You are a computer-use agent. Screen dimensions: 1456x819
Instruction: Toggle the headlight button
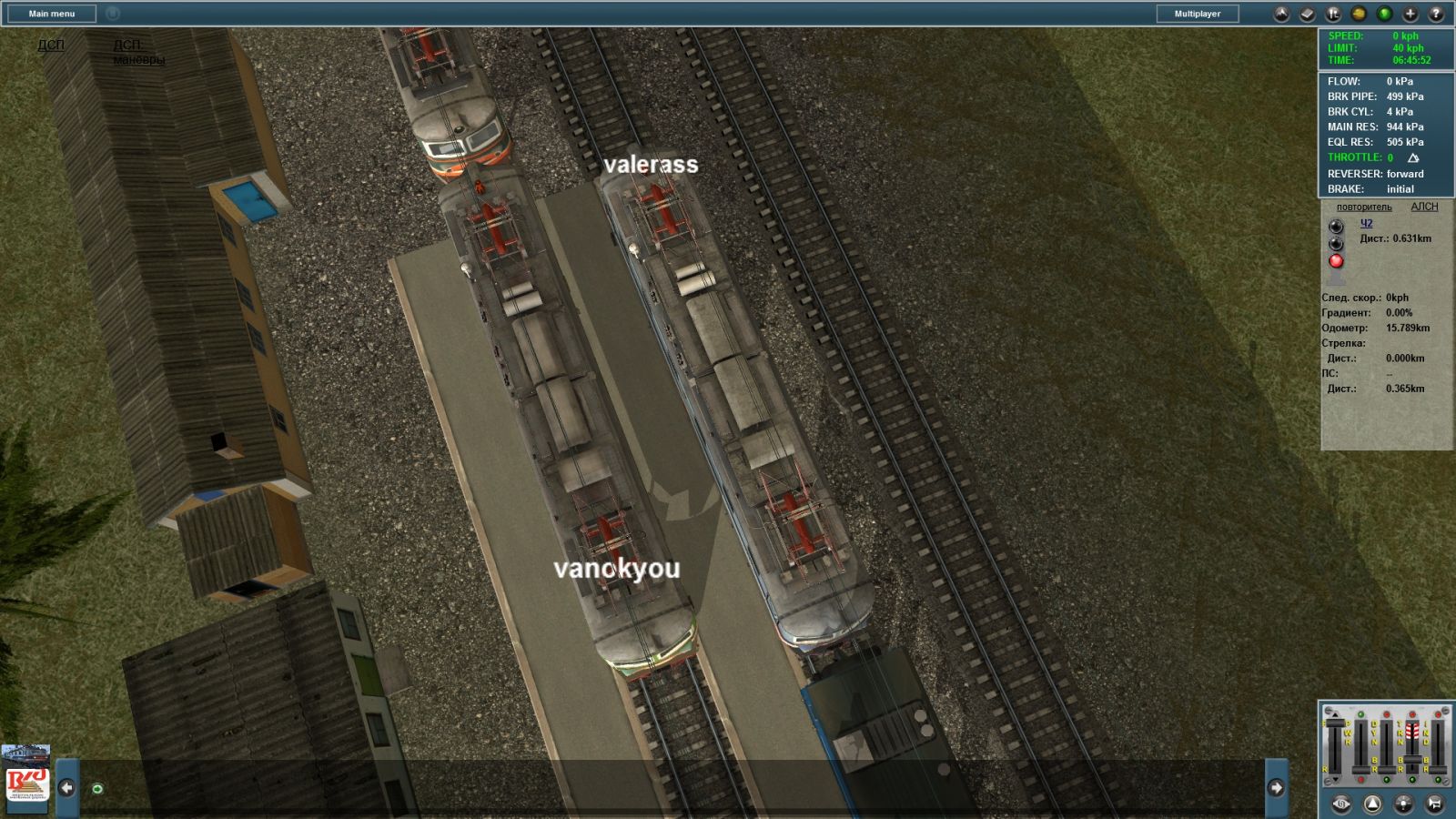(1404, 804)
